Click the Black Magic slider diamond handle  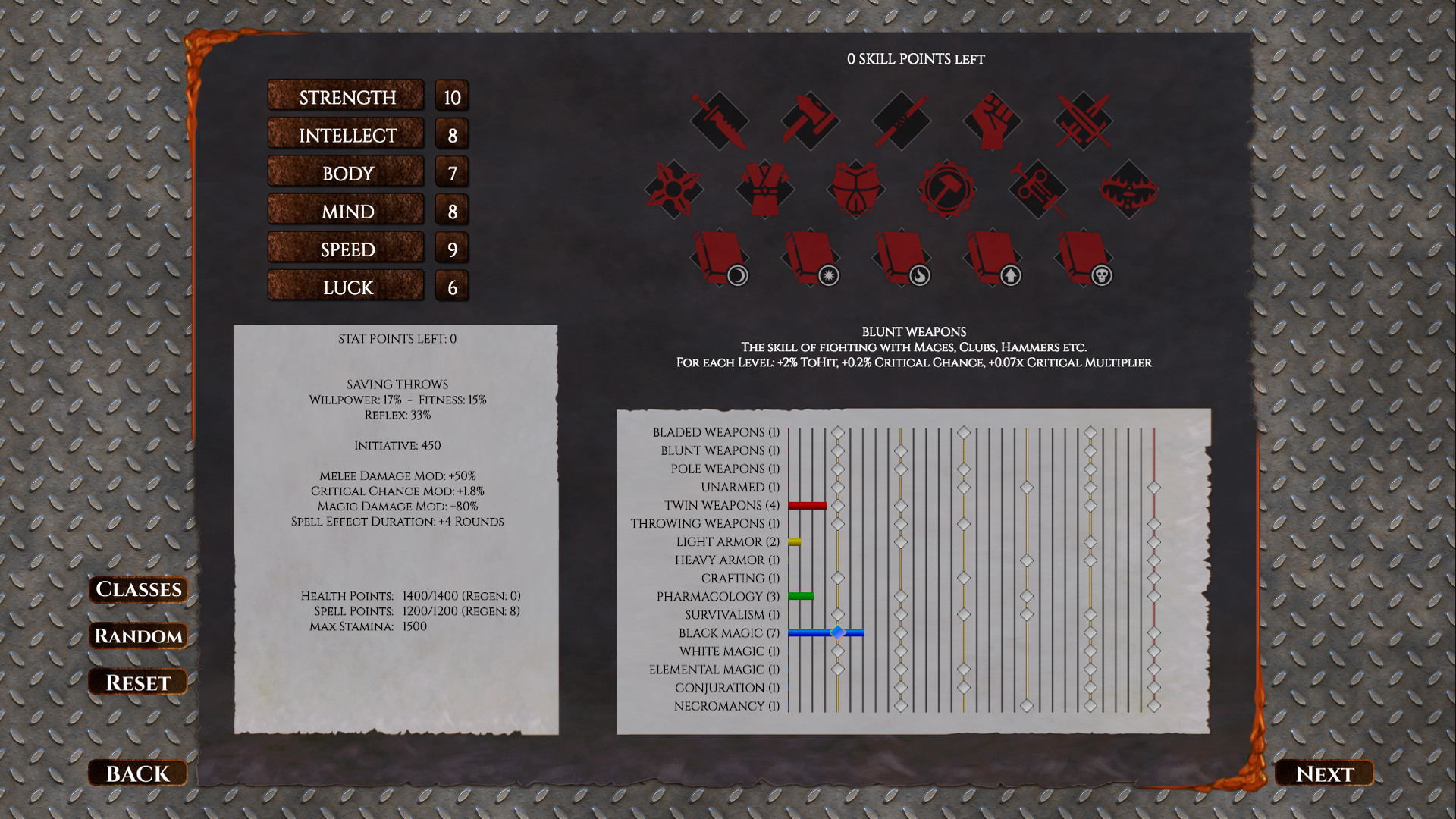tap(839, 631)
